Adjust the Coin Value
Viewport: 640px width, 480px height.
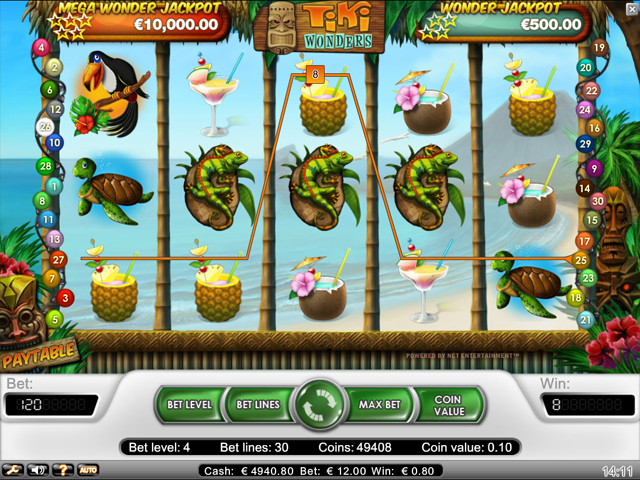pyautogui.click(x=448, y=405)
